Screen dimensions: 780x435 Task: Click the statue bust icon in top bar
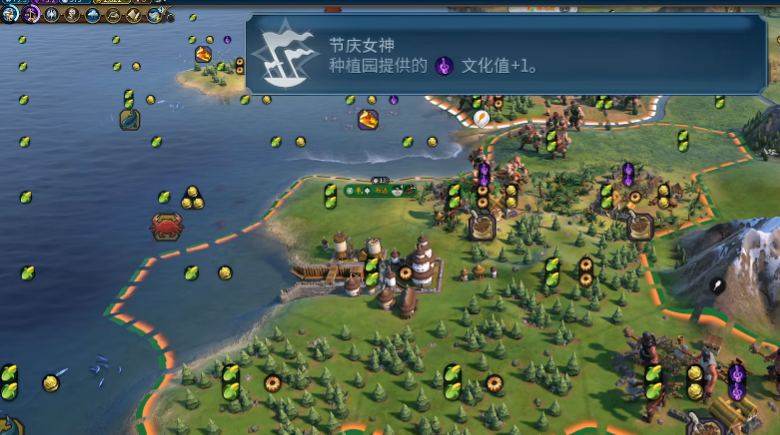pos(72,14)
